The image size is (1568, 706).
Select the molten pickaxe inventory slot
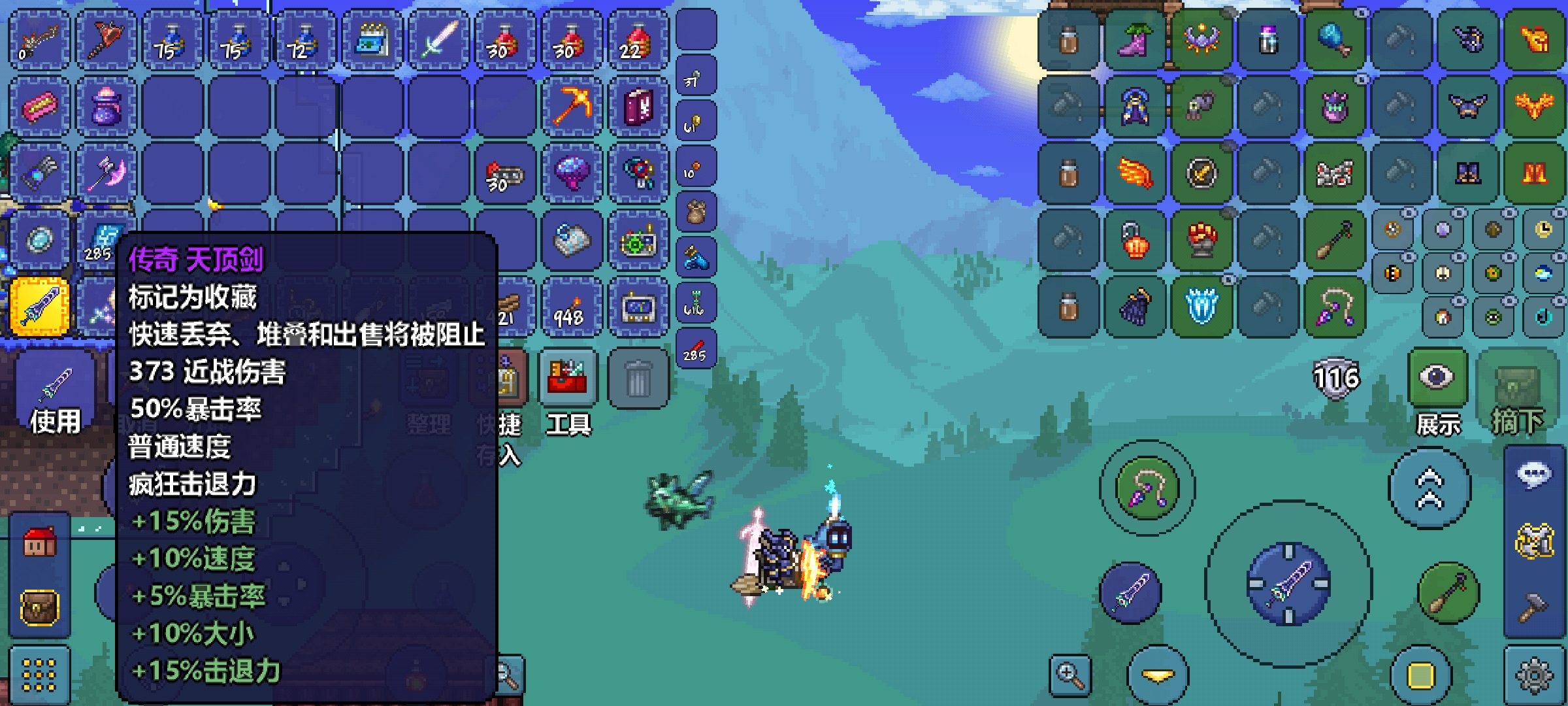571,106
